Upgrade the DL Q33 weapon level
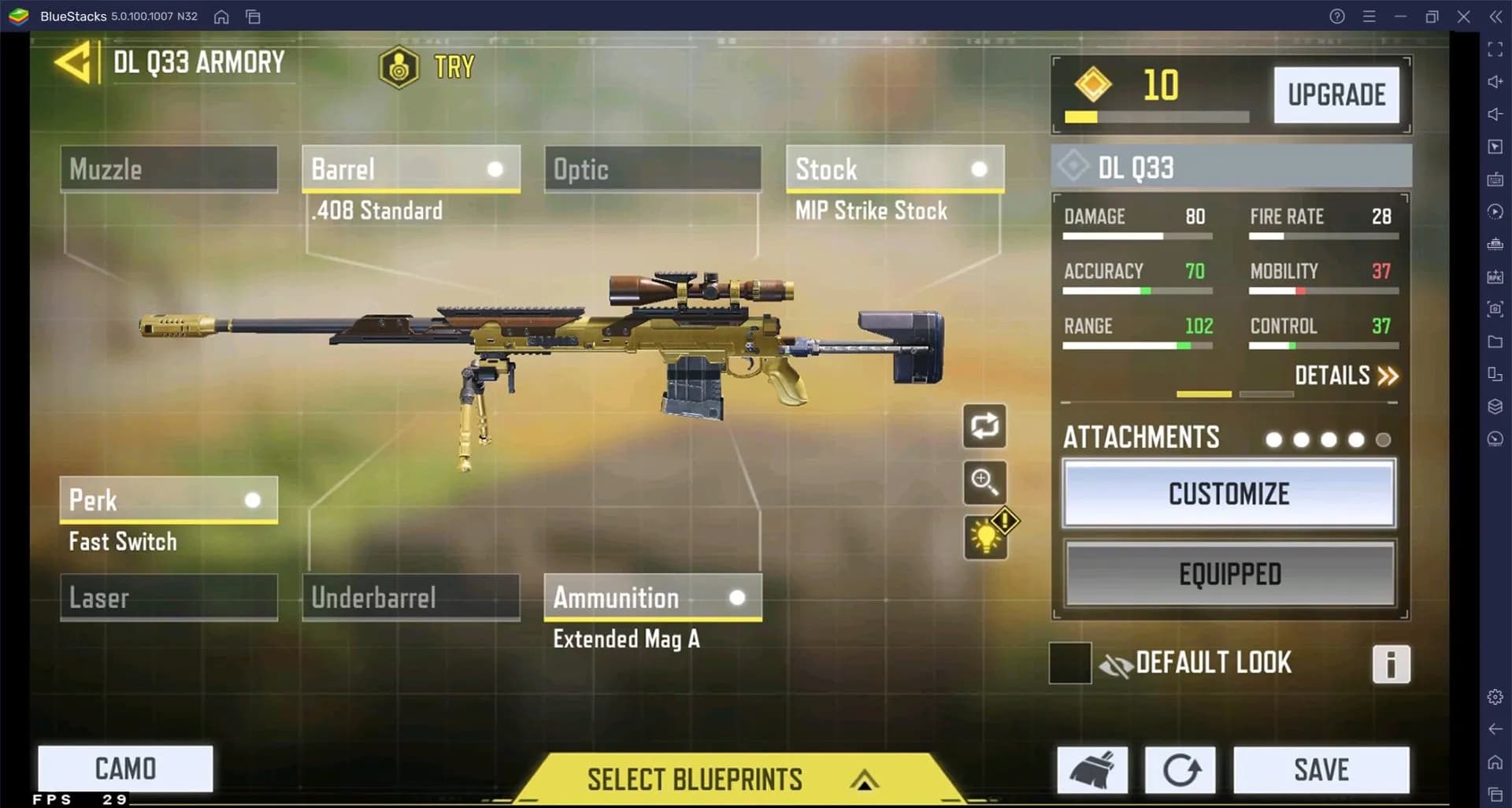The width and height of the screenshot is (1512, 808). pos(1336,95)
